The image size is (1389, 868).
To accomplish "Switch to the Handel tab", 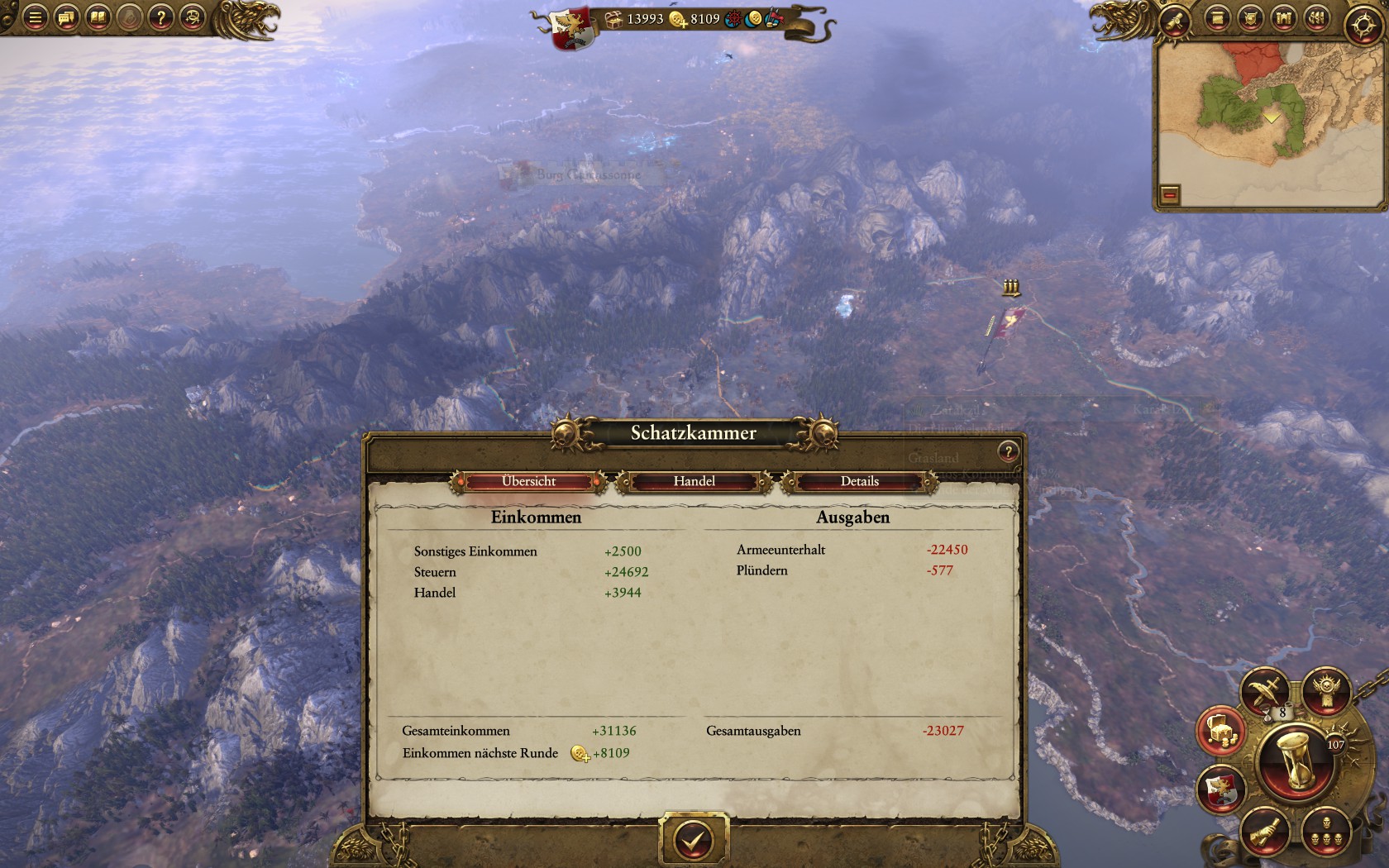I will 694,481.
